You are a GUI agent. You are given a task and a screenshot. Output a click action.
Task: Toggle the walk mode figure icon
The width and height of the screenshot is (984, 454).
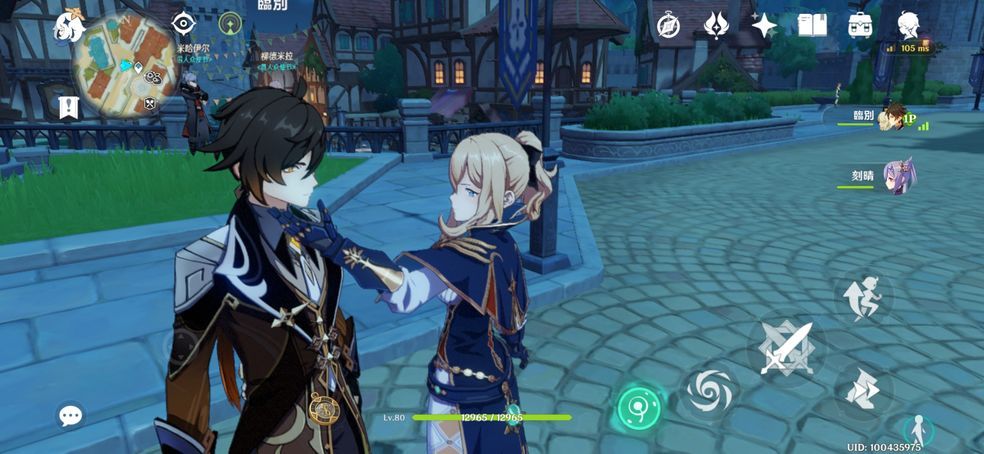coord(917,429)
